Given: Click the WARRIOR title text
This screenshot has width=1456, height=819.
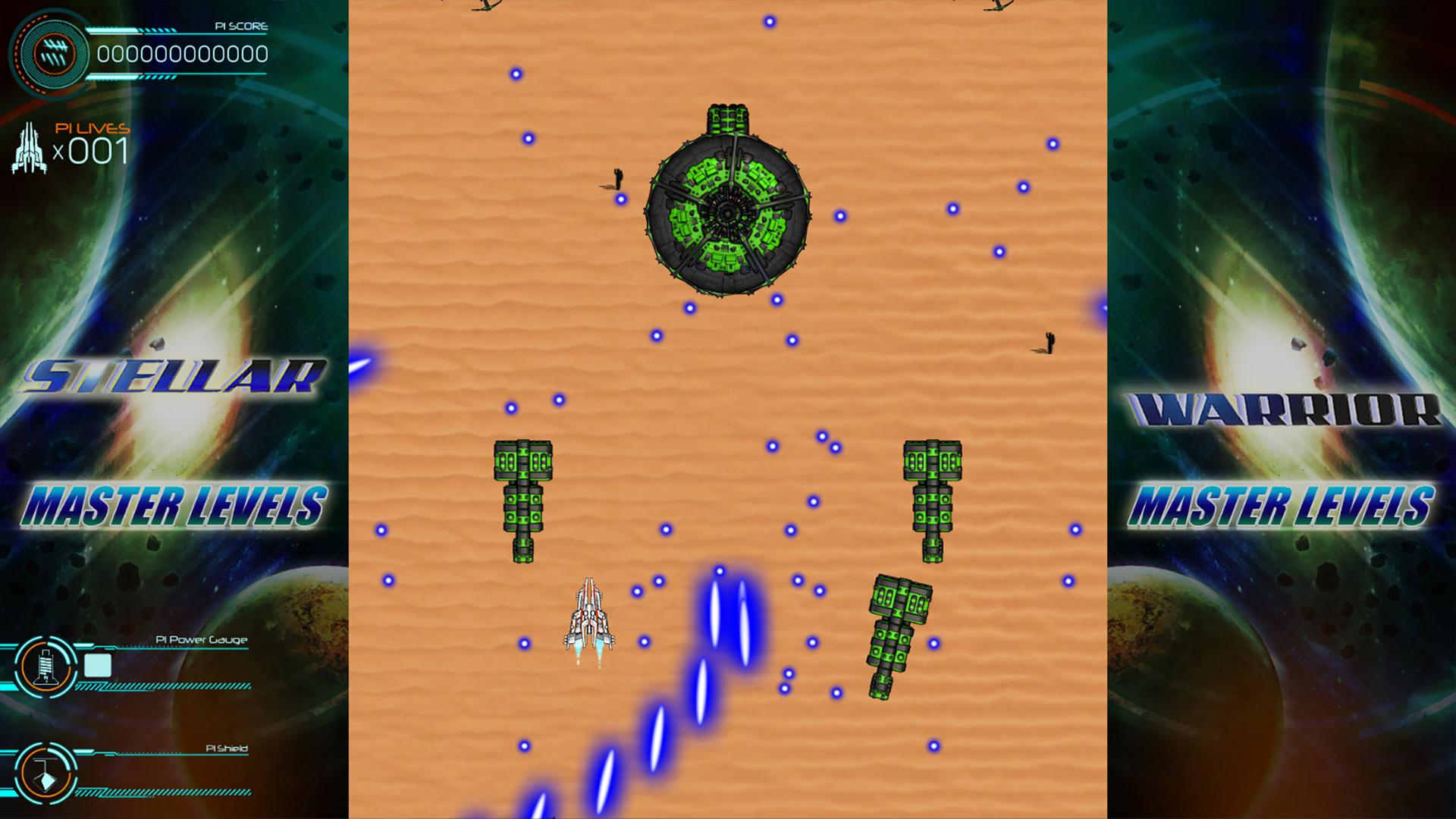Looking at the screenshot, I should (1286, 409).
